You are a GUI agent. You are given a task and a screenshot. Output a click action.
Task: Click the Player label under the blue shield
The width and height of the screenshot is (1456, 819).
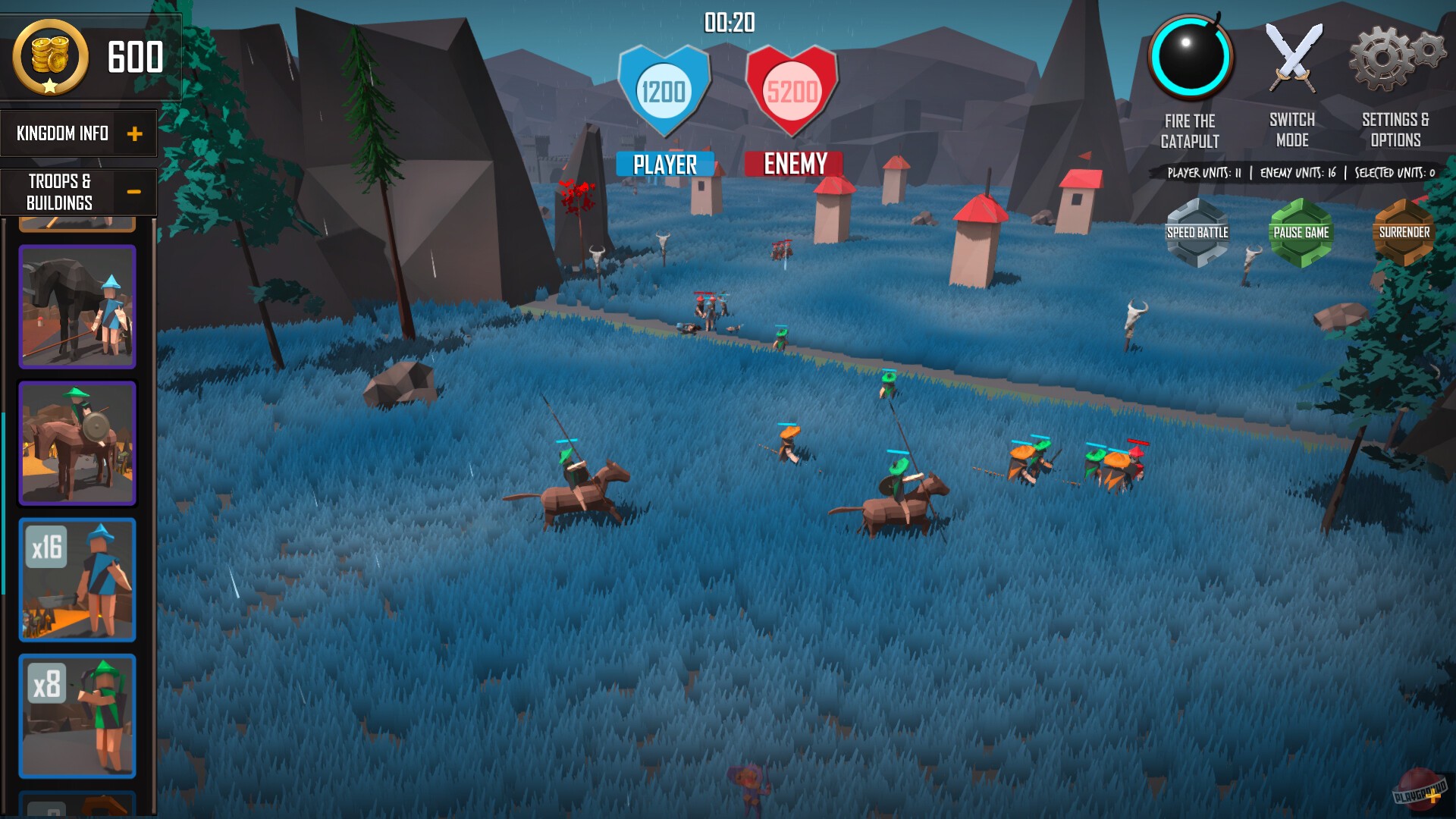pos(664,162)
